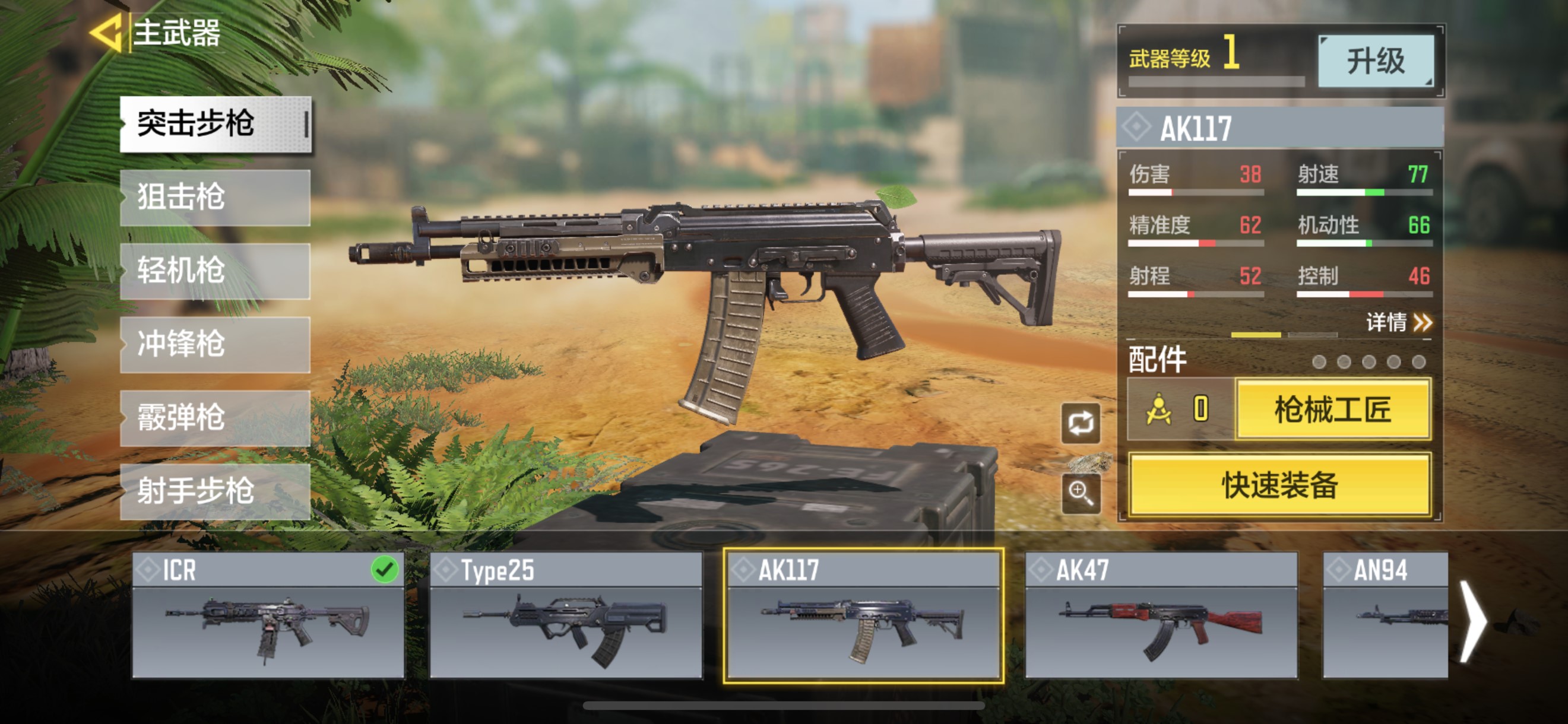Select the AK117 weapon card

[863, 614]
